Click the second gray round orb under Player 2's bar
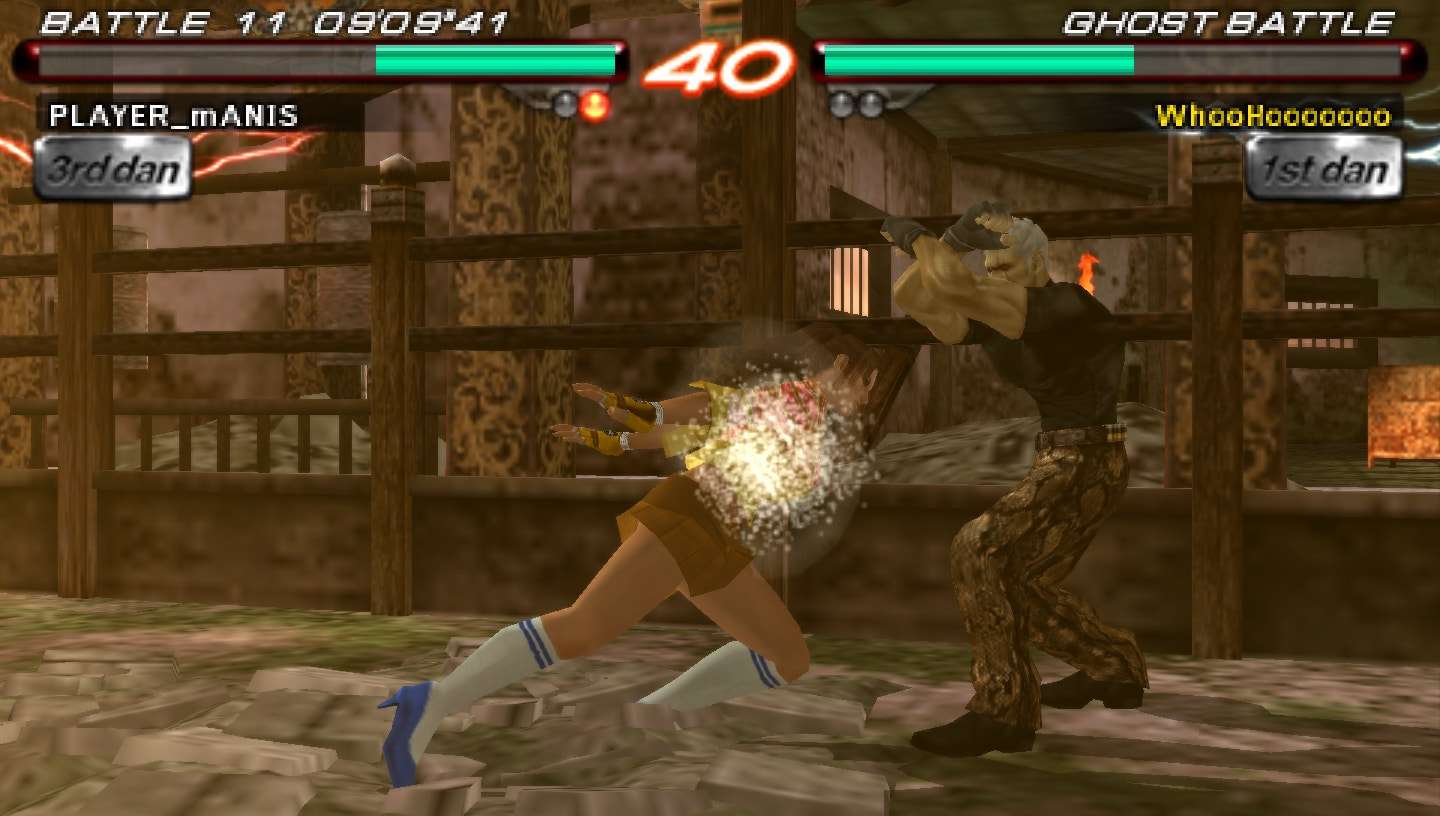 coord(872,105)
